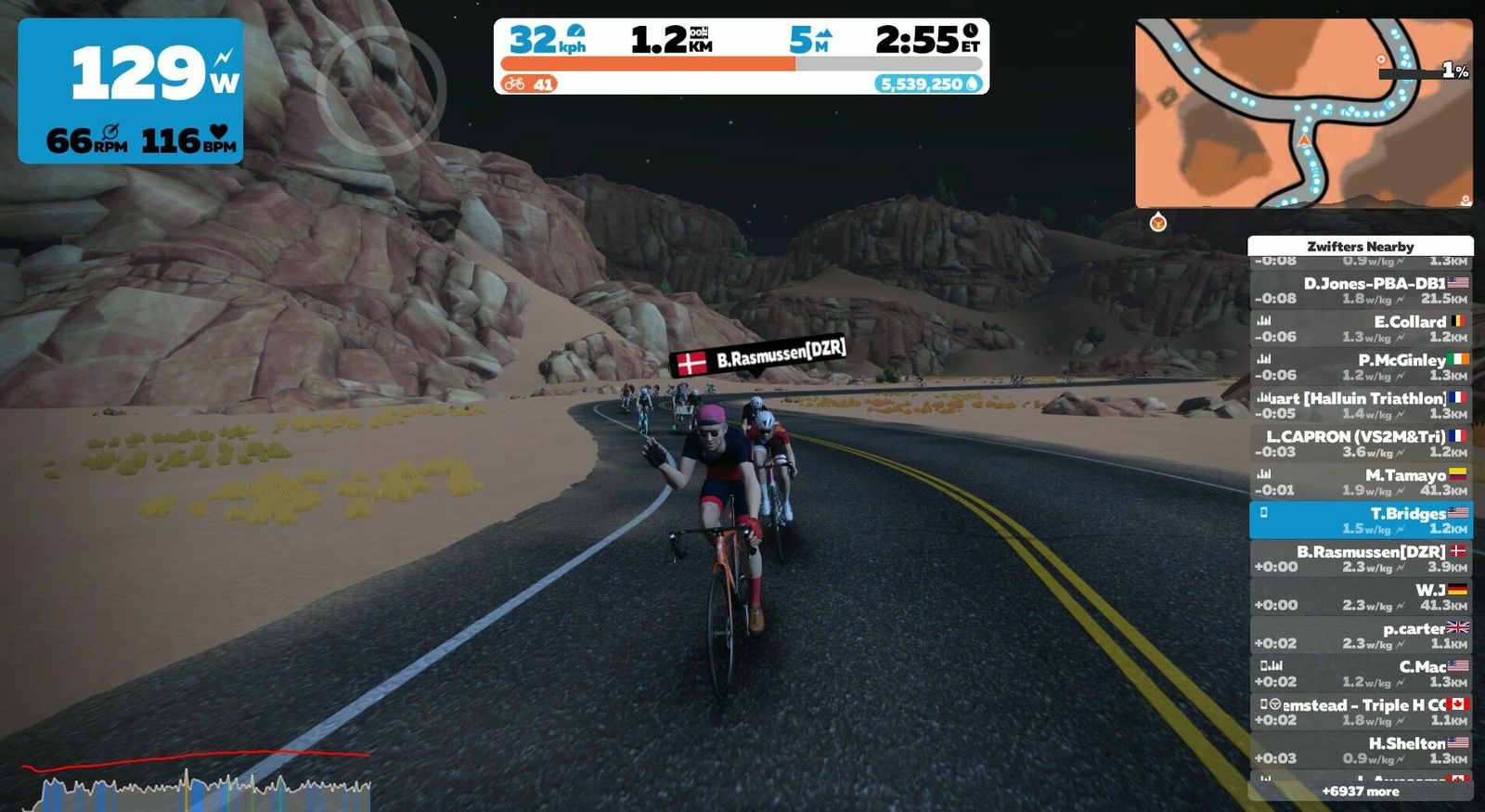Click the 129 W power panel
Viewport: 1485px width, 812px height.
click(x=131, y=91)
